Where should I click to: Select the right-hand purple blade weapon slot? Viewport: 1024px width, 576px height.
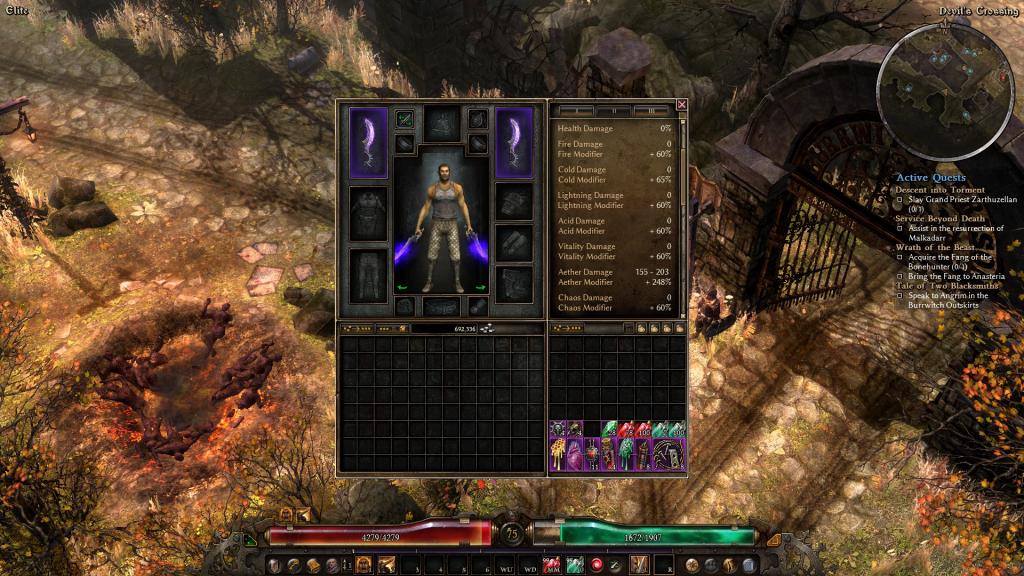pyautogui.click(x=514, y=142)
